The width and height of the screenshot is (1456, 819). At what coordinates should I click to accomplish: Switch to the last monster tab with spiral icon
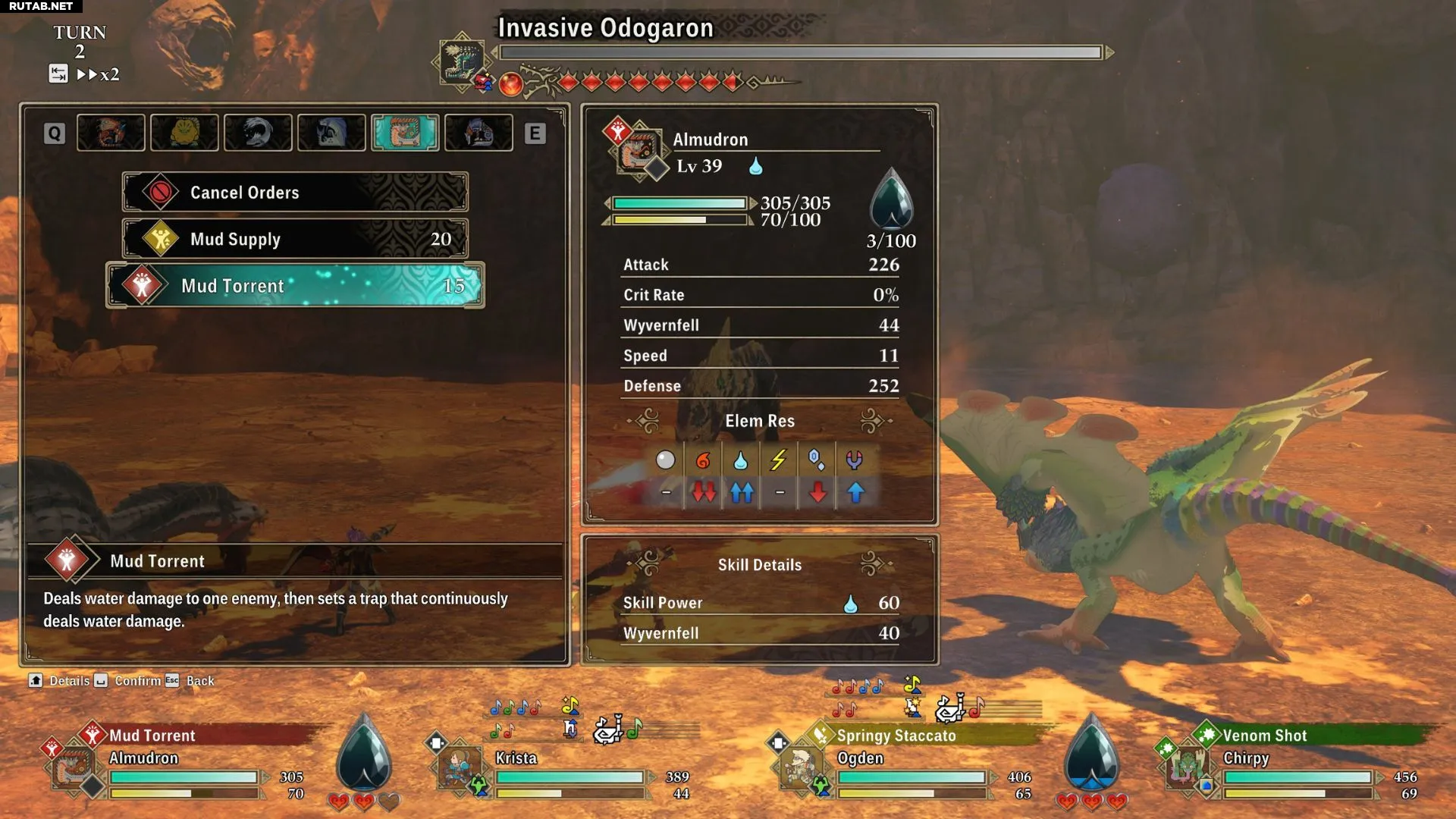[x=479, y=133]
